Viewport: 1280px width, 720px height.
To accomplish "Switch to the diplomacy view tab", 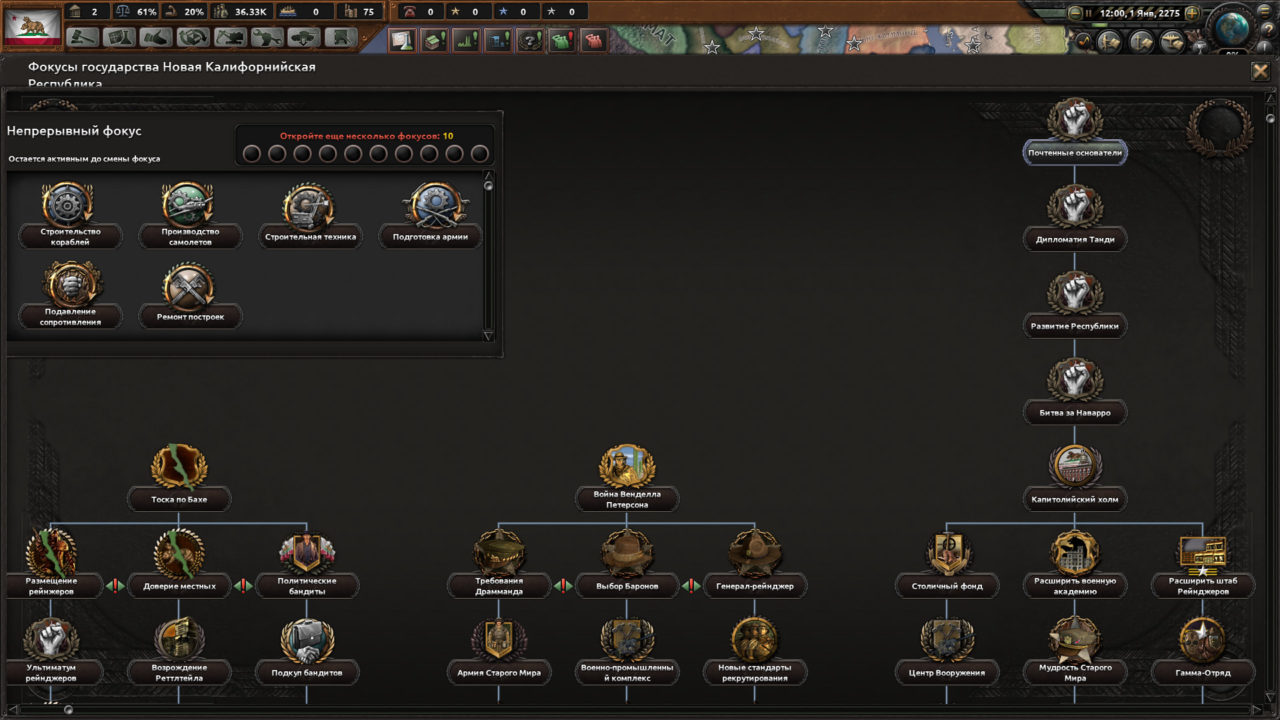I will coord(156,38).
